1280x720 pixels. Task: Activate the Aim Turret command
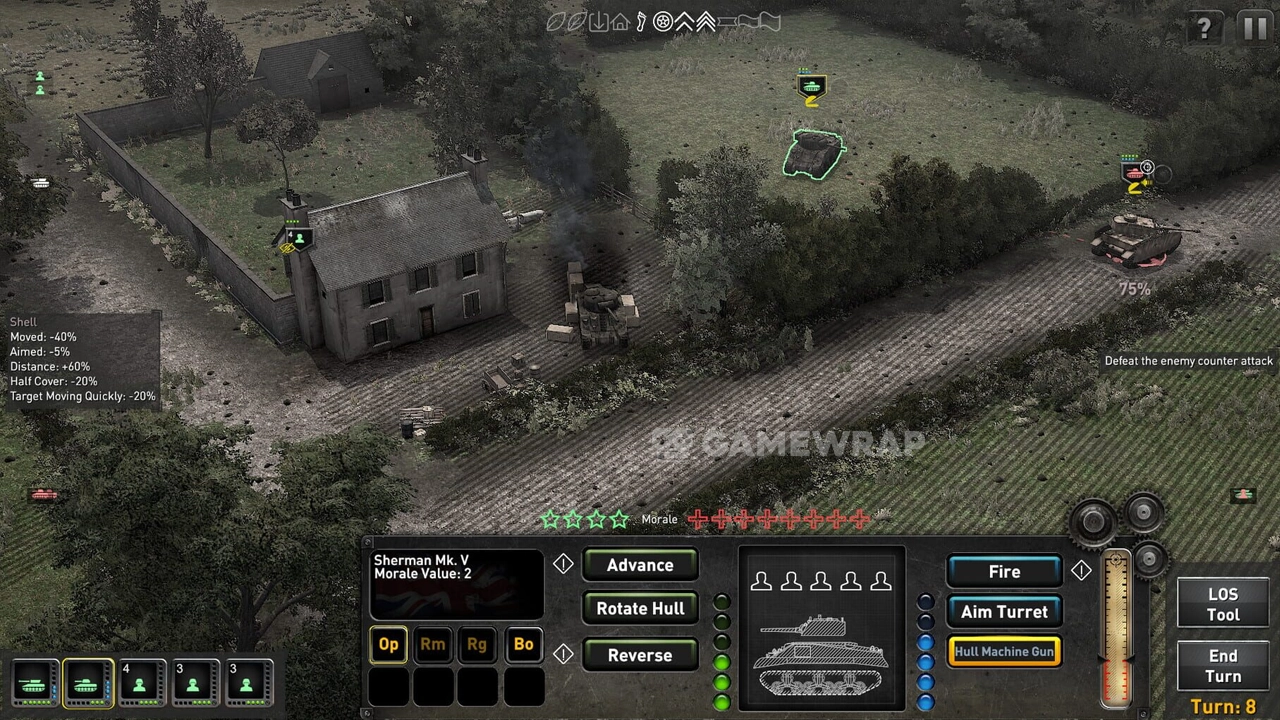[x=1004, y=612]
